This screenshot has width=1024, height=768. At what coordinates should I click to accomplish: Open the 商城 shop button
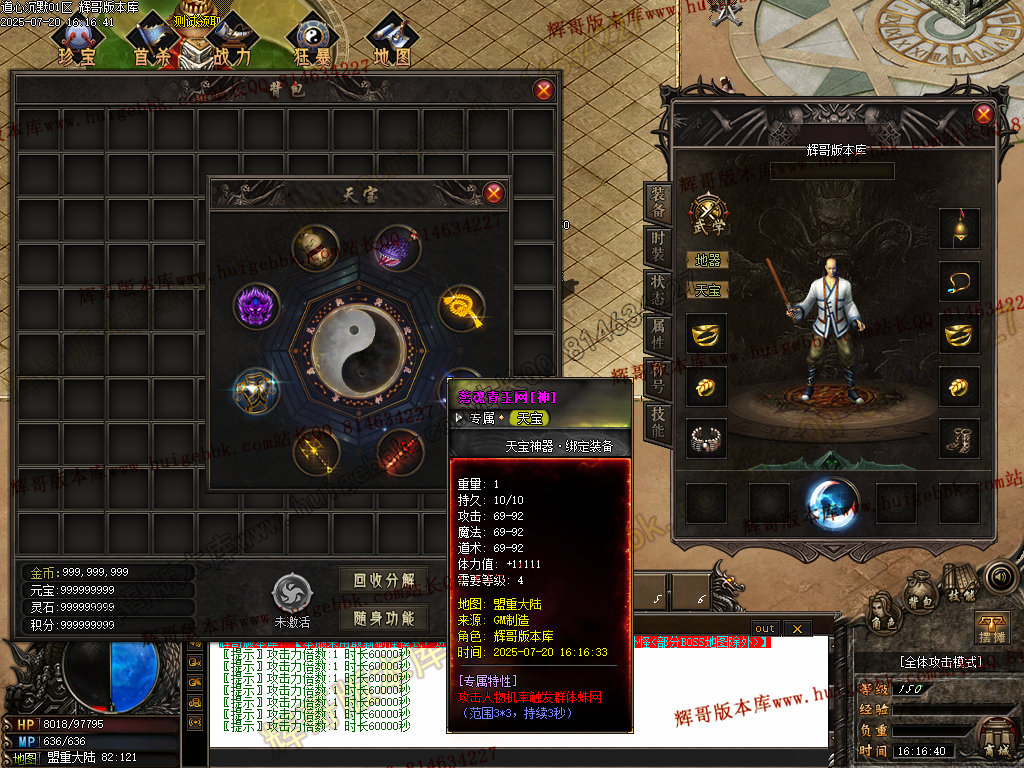(994, 748)
